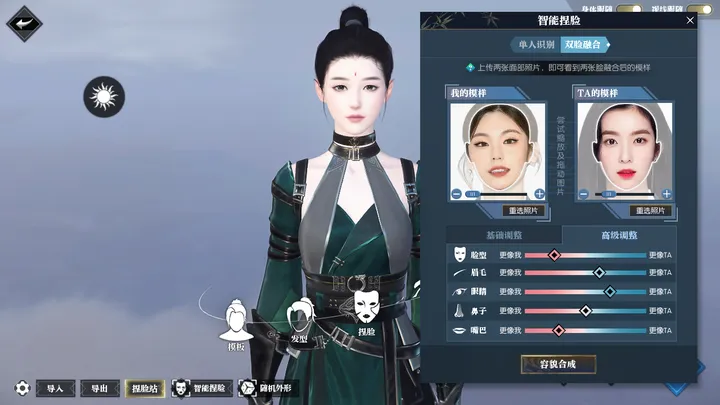This screenshot has height=405, width=720.
Task: Zoom in on the 我的模样 photo
Action: tap(540, 193)
